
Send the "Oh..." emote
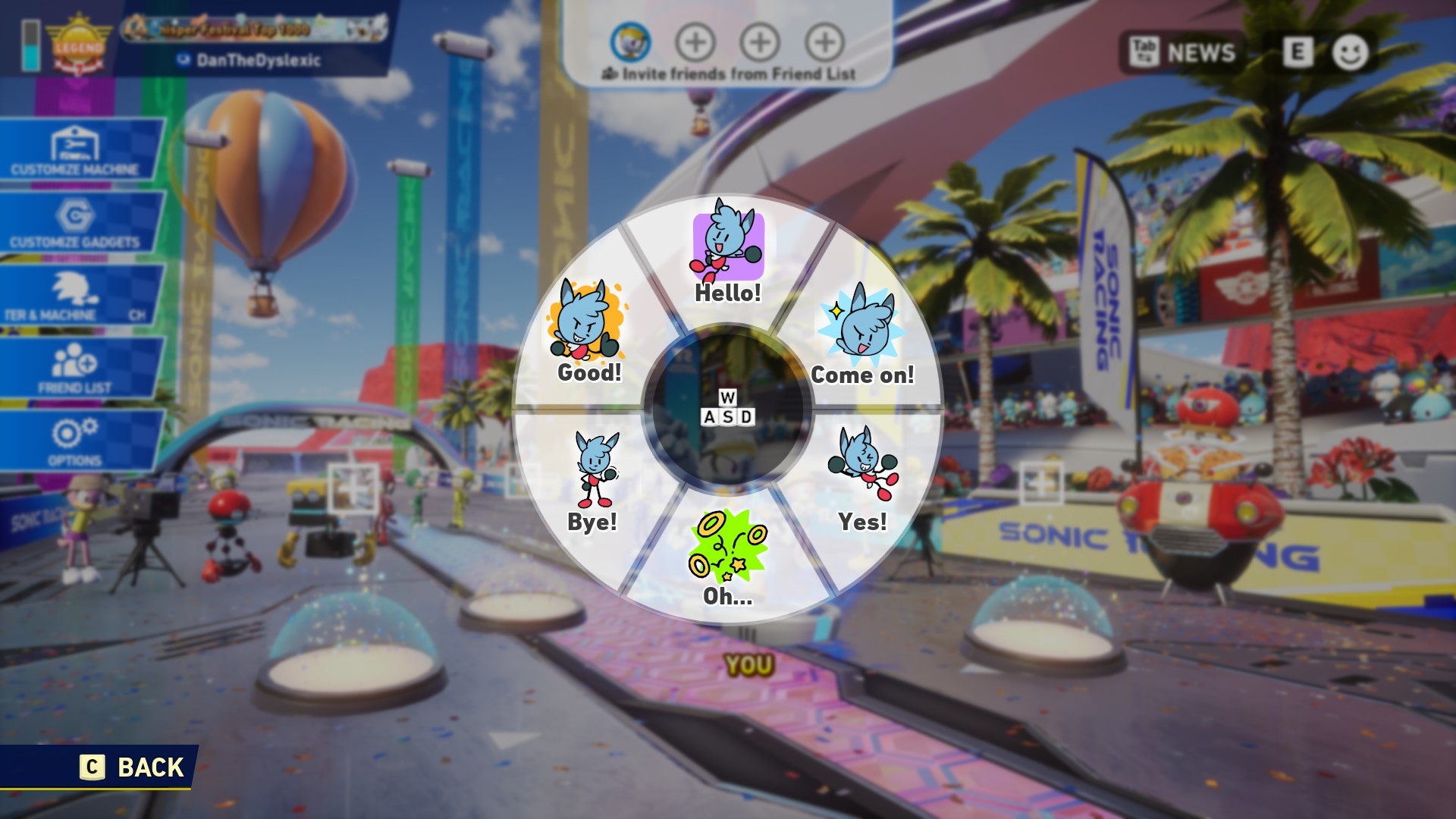coord(728,559)
